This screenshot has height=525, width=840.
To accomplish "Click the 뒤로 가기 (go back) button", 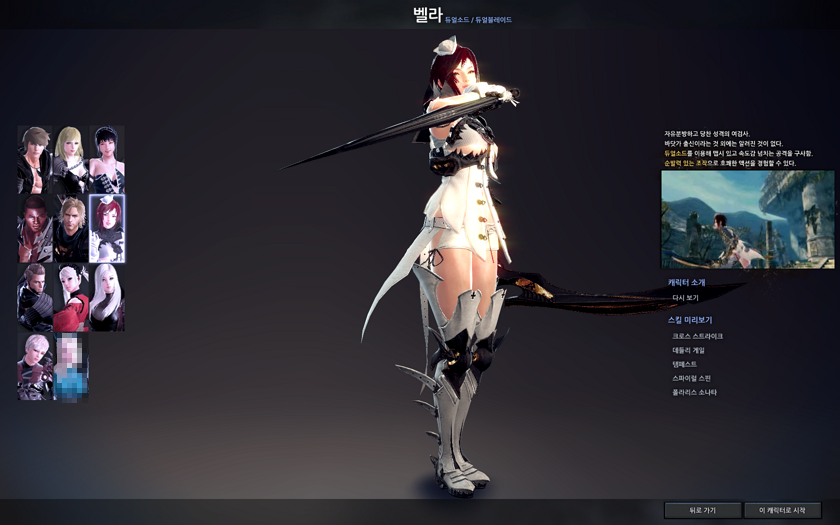I will pos(703,510).
